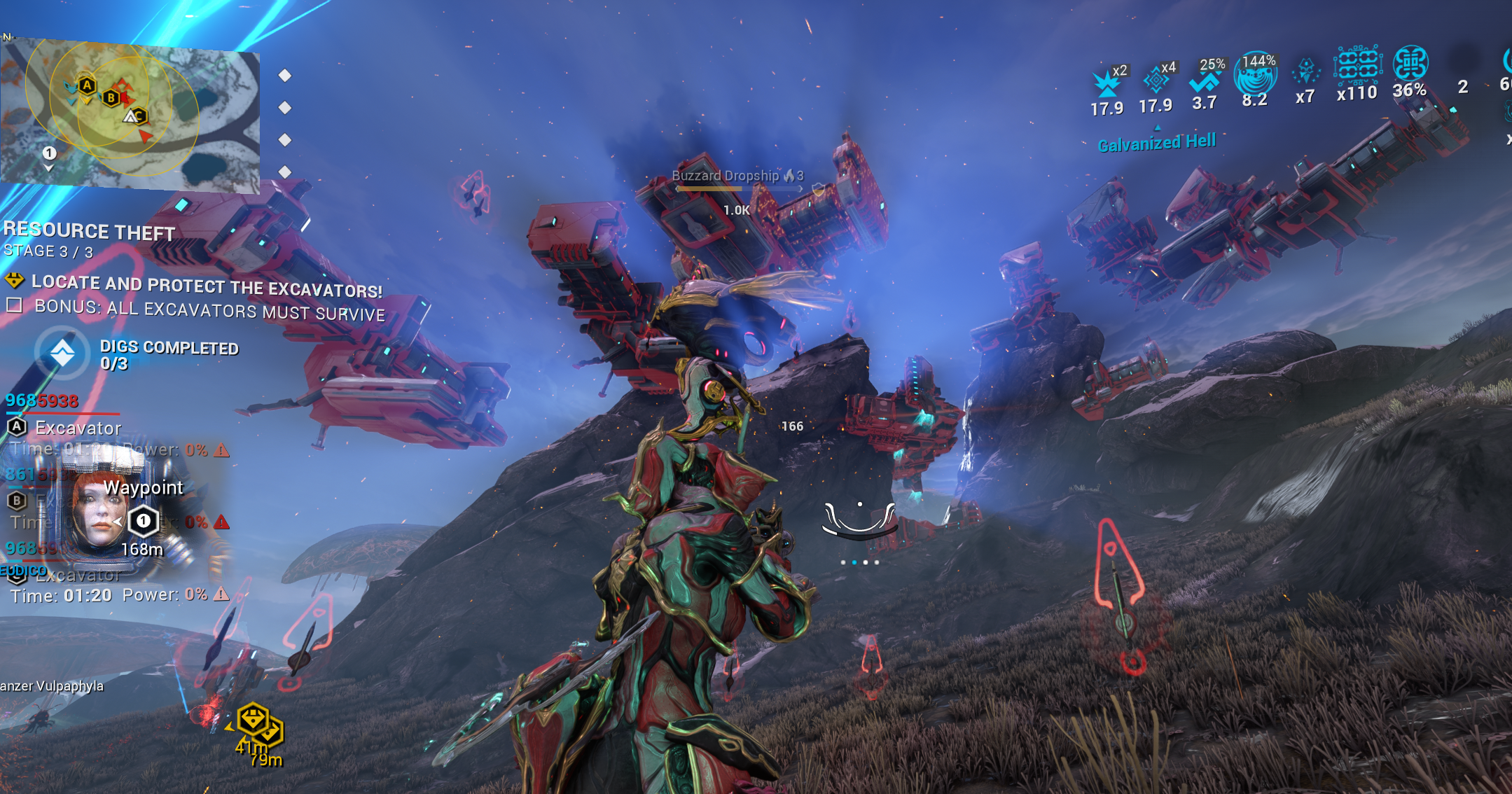The image size is (1512, 794).
Task: Click the Digs Completed diamond icon
Action: pyautogui.click(x=62, y=354)
